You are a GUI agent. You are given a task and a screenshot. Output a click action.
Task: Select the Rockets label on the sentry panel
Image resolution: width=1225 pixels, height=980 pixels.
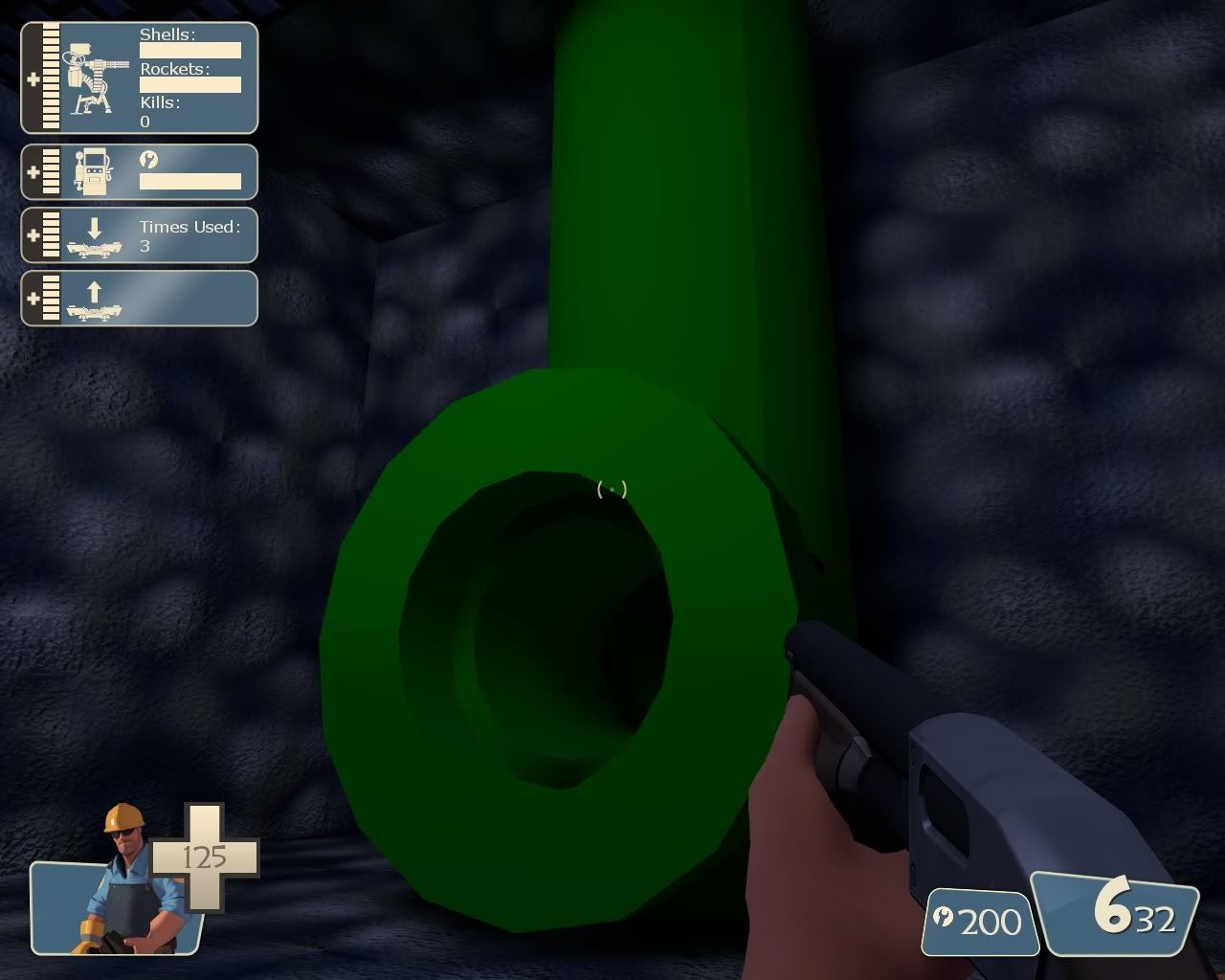pyautogui.click(x=174, y=67)
